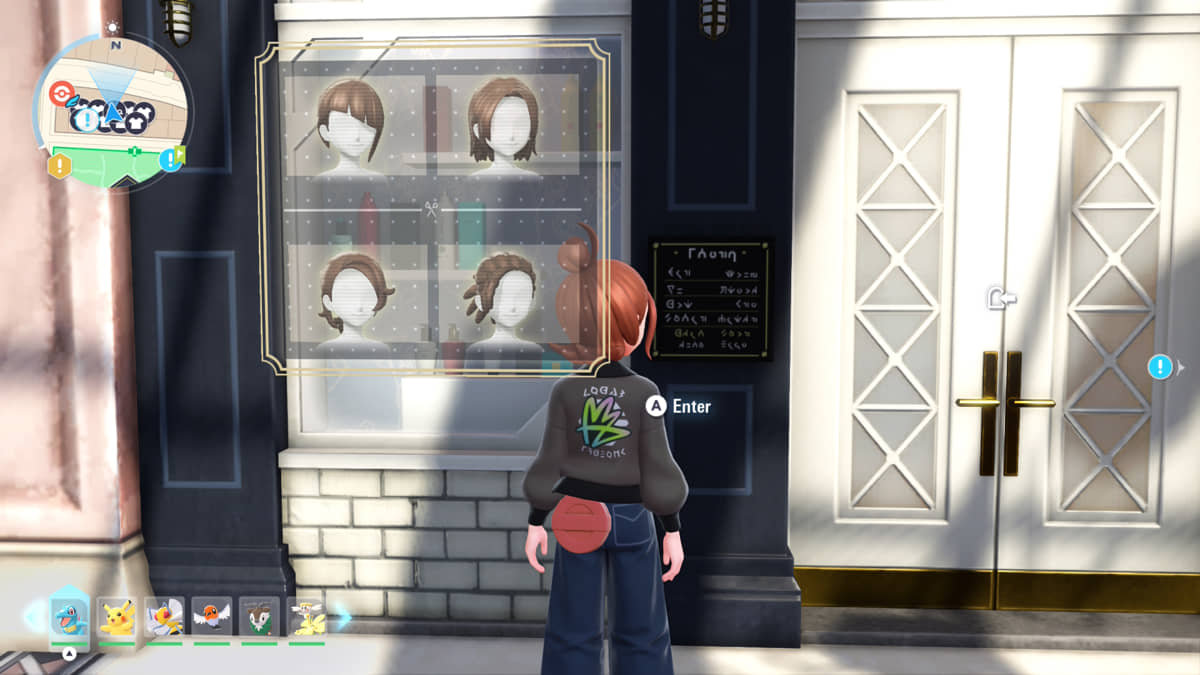Viewport: 1200px width, 675px height.
Task: Choose the yellow Flabébé party slot
Action: click(307, 616)
